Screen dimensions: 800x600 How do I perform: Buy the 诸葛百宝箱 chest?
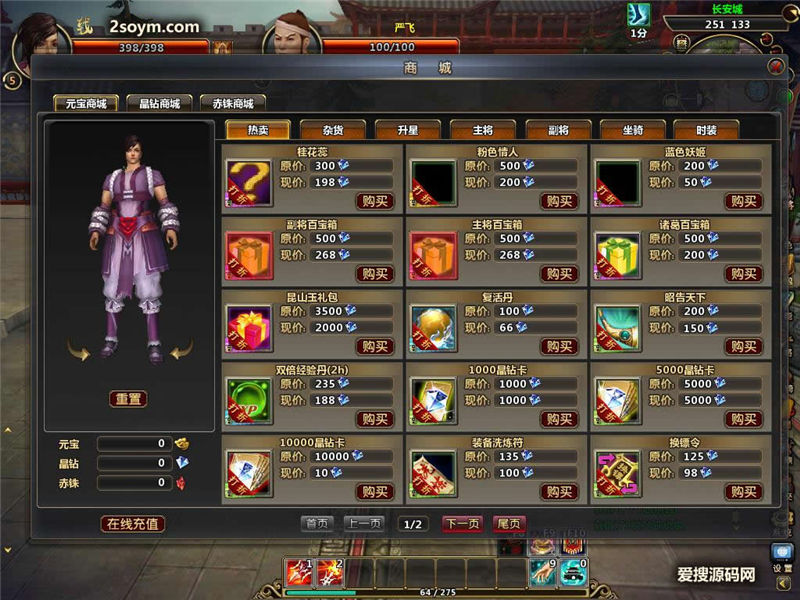click(743, 274)
